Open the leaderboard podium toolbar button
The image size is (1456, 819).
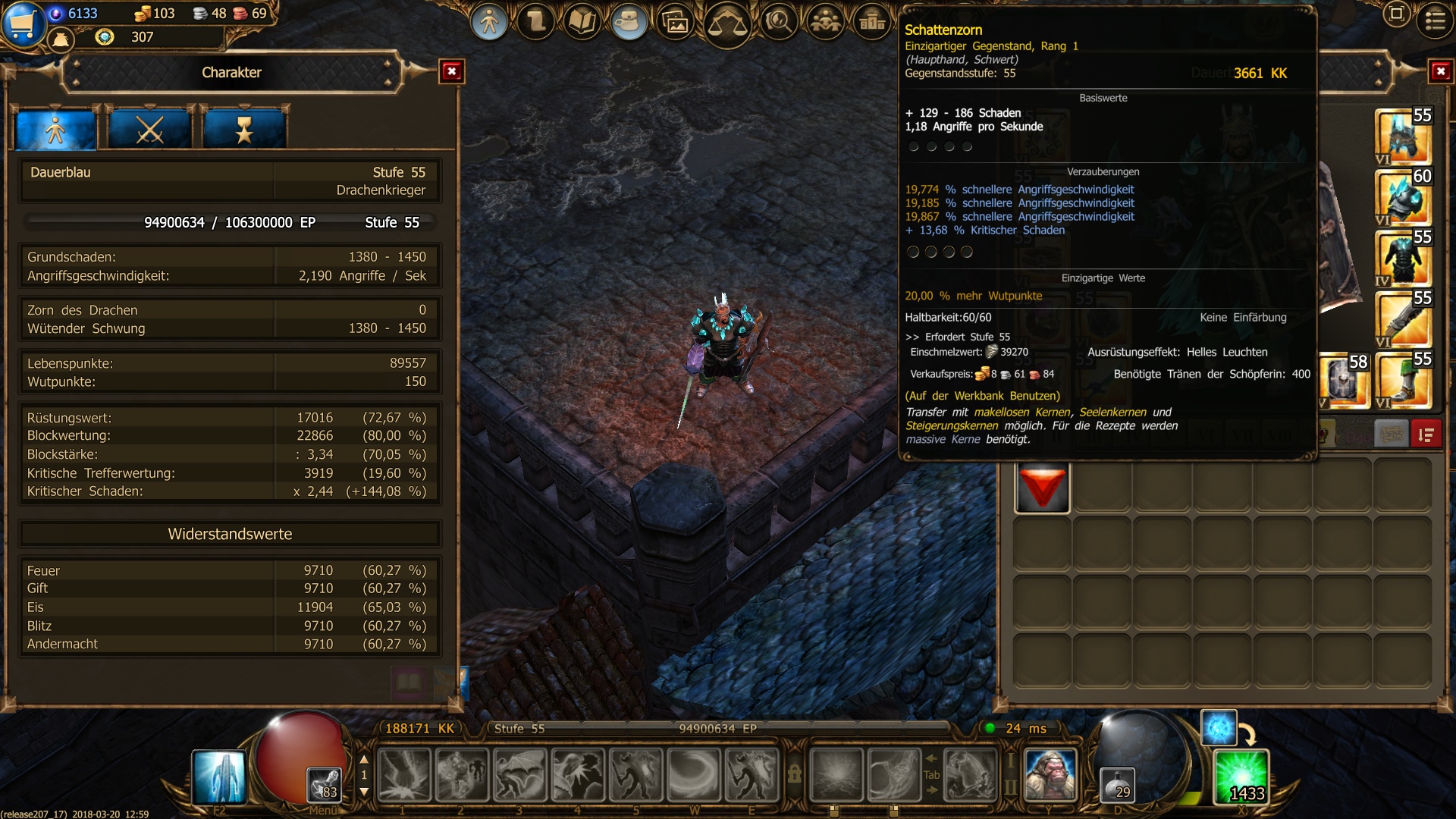tap(872, 23)
